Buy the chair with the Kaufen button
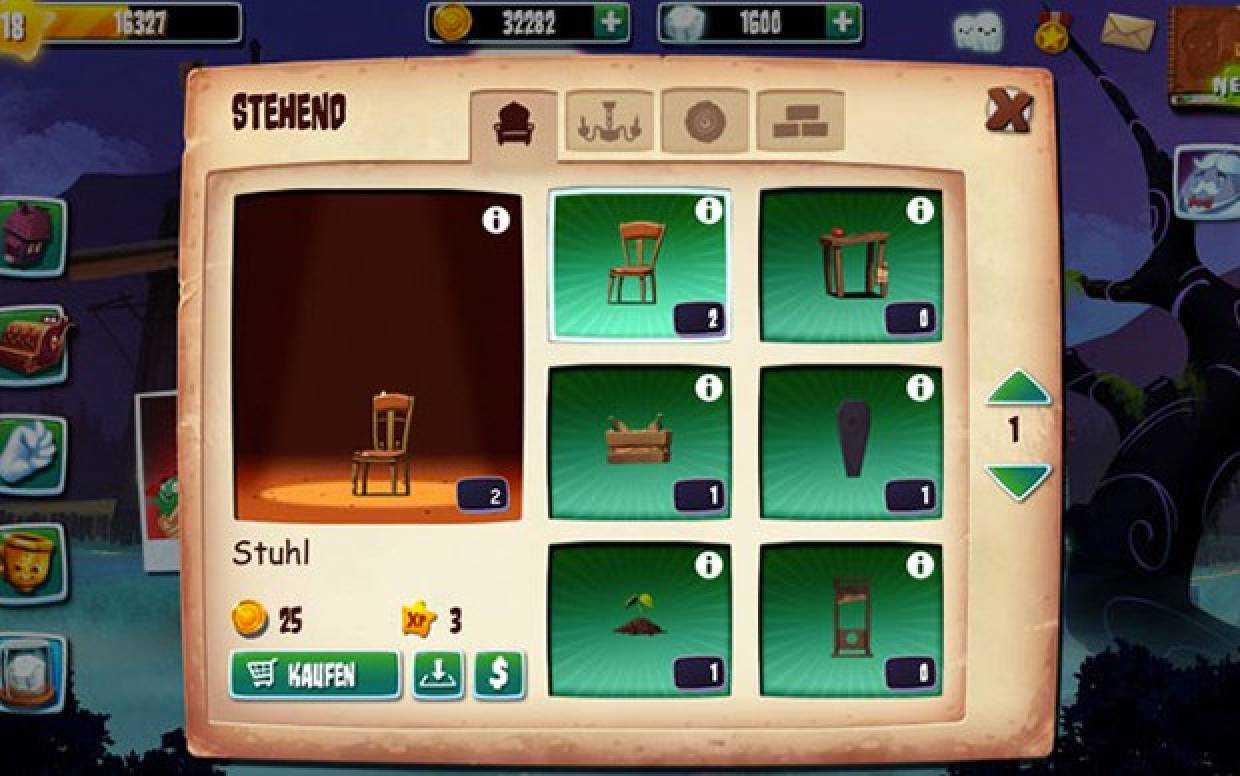The height and width of the screenshot is (776, 1240). (314, 675)
